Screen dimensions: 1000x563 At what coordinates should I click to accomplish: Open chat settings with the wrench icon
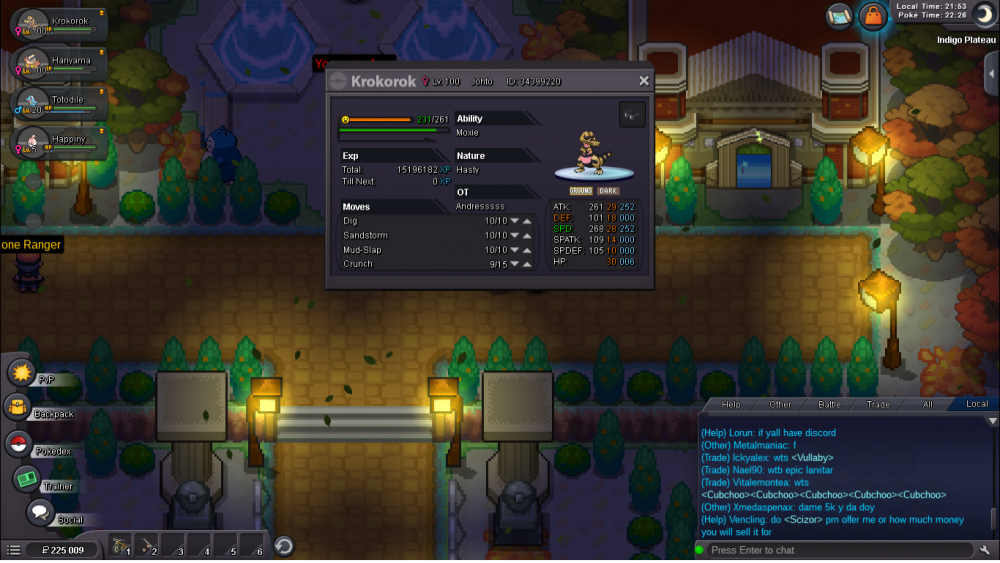click(x=985, y=550)
